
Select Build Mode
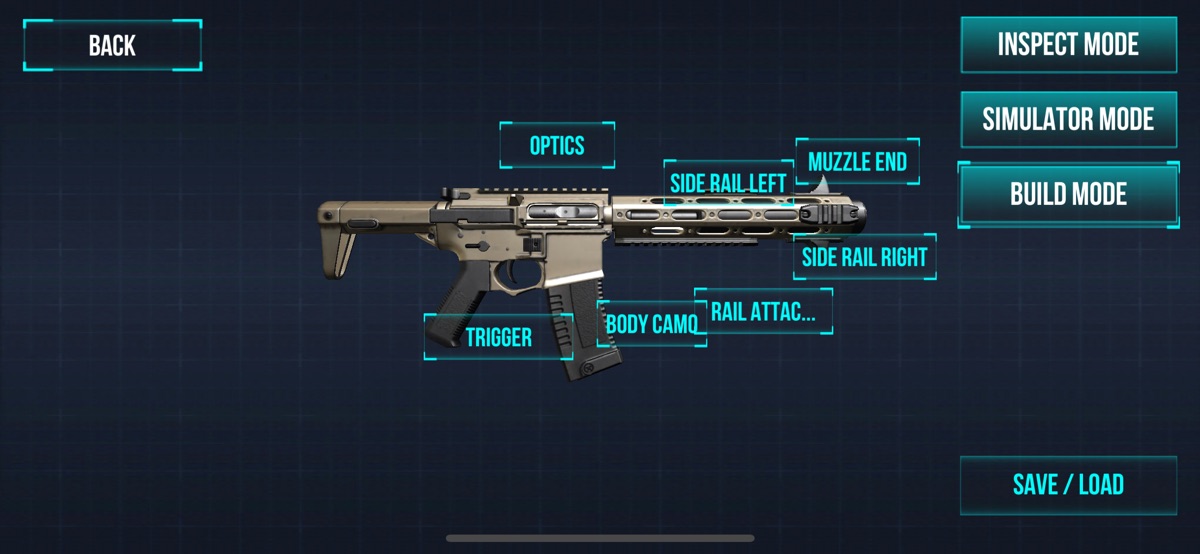(x=1068, y=194)
